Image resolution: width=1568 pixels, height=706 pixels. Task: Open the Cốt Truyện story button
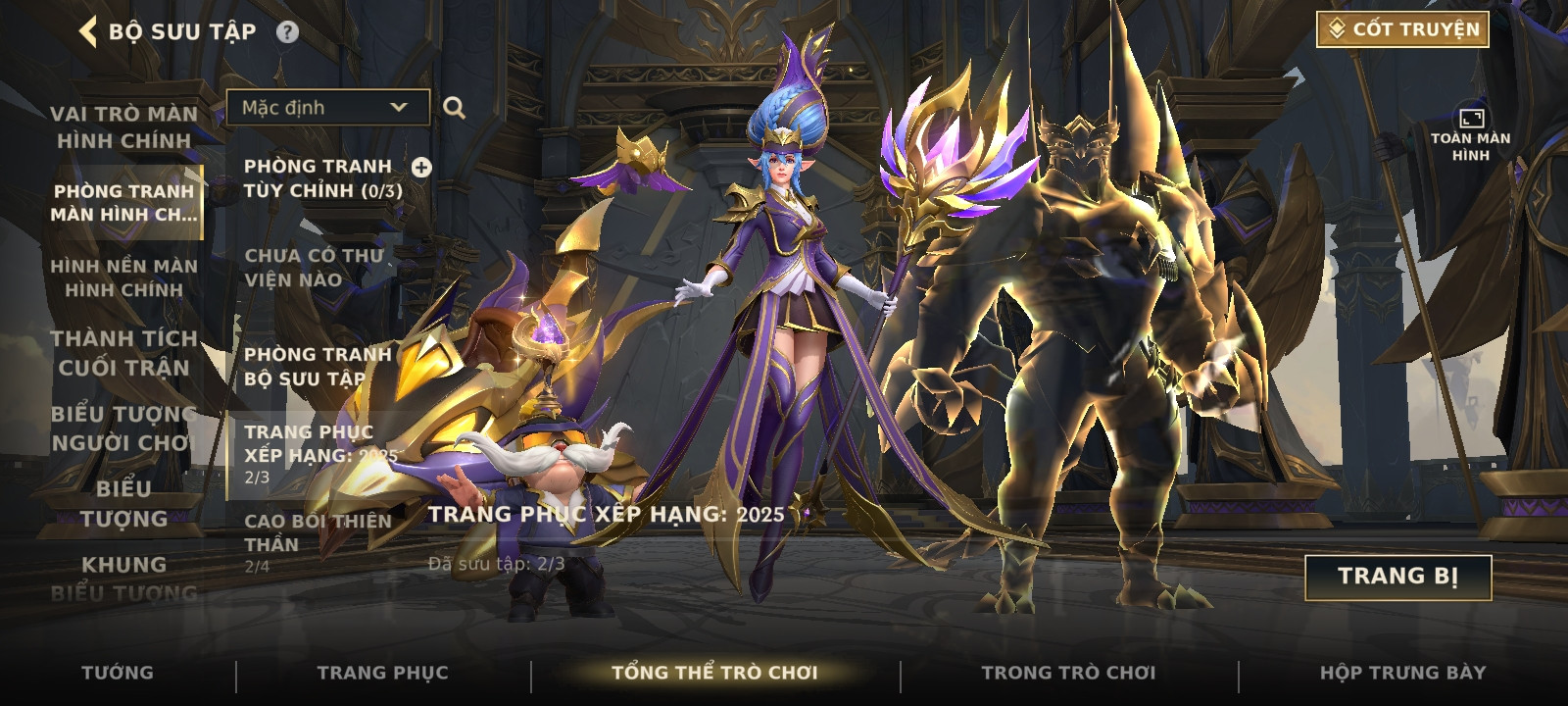coord(1401,29)
